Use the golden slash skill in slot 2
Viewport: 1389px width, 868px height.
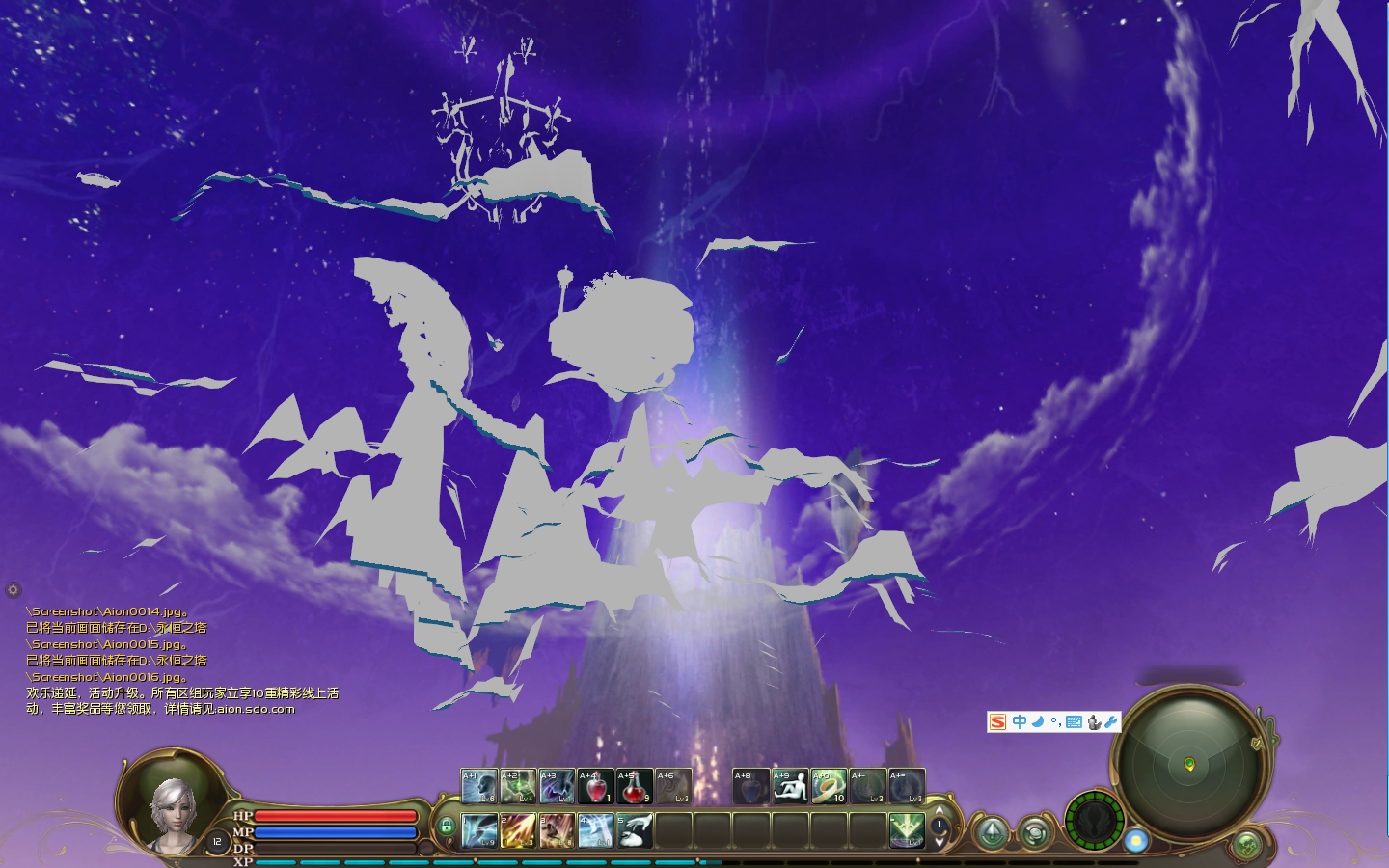click(518, 830)
